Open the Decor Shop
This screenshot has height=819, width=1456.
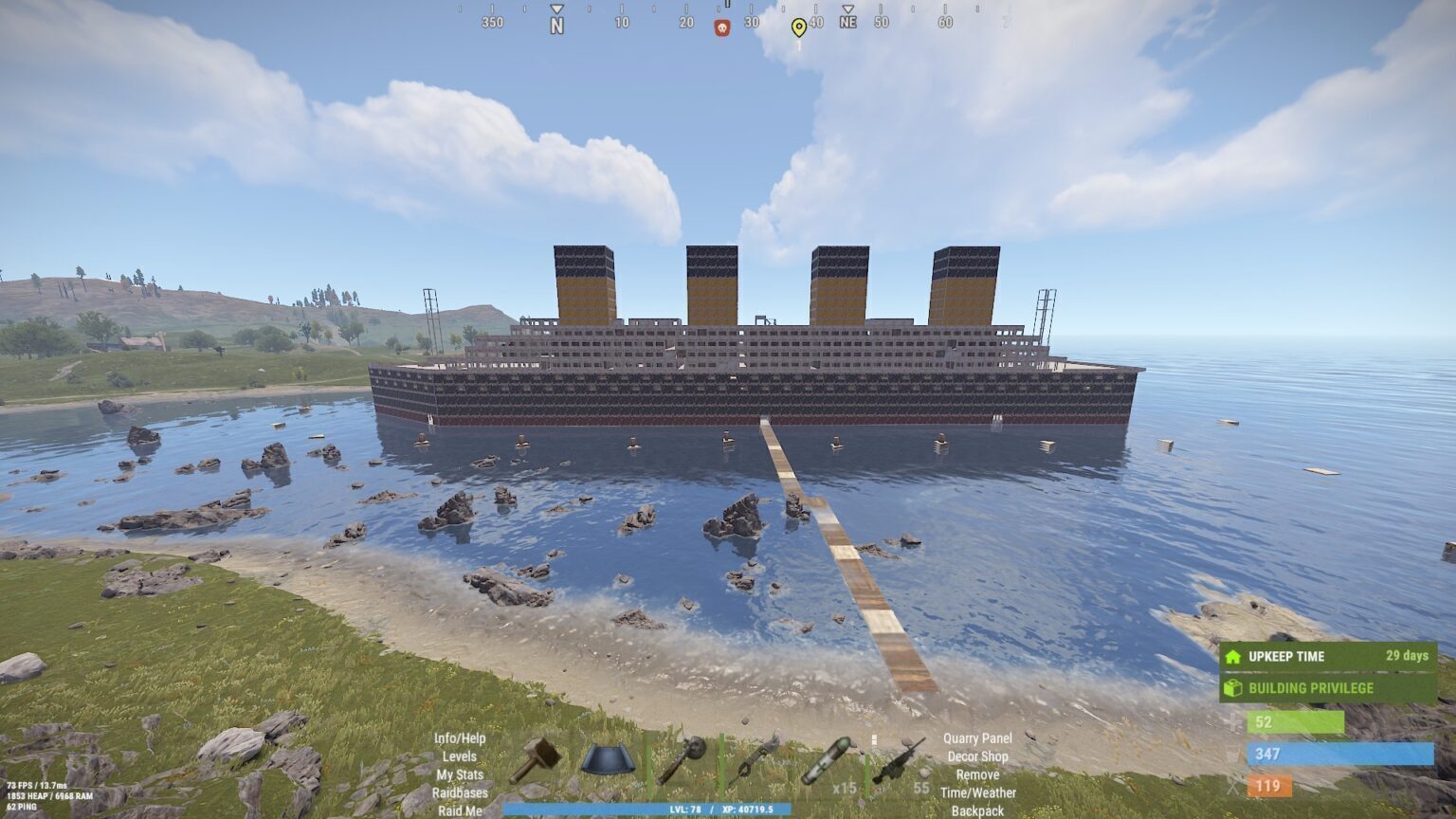977,756
